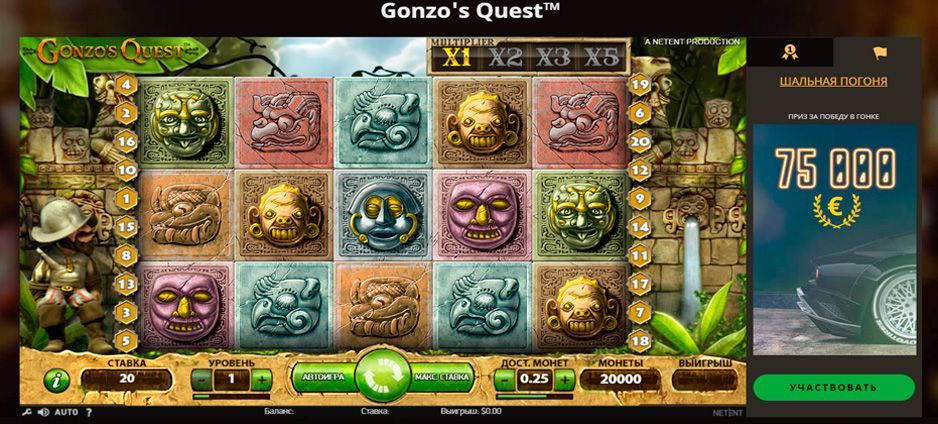
Task: Join the race with Участвовать button
Action: point(833,387)
